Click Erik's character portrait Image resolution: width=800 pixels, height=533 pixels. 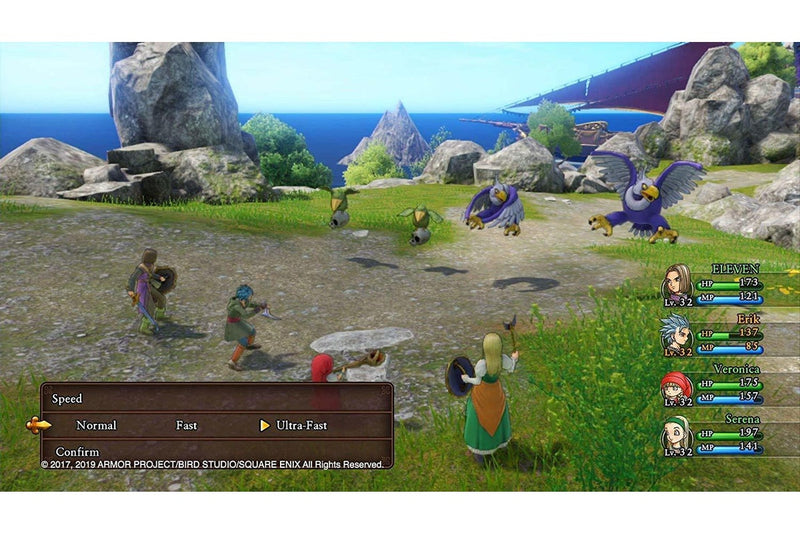click(x=677, y=334)
